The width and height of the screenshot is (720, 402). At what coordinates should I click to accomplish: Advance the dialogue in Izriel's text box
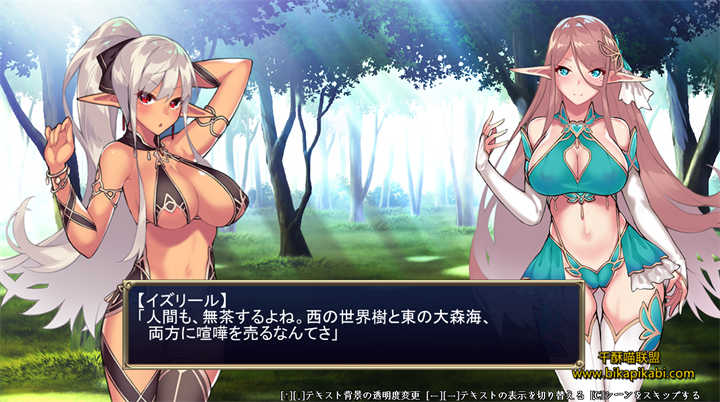(353, 323)
